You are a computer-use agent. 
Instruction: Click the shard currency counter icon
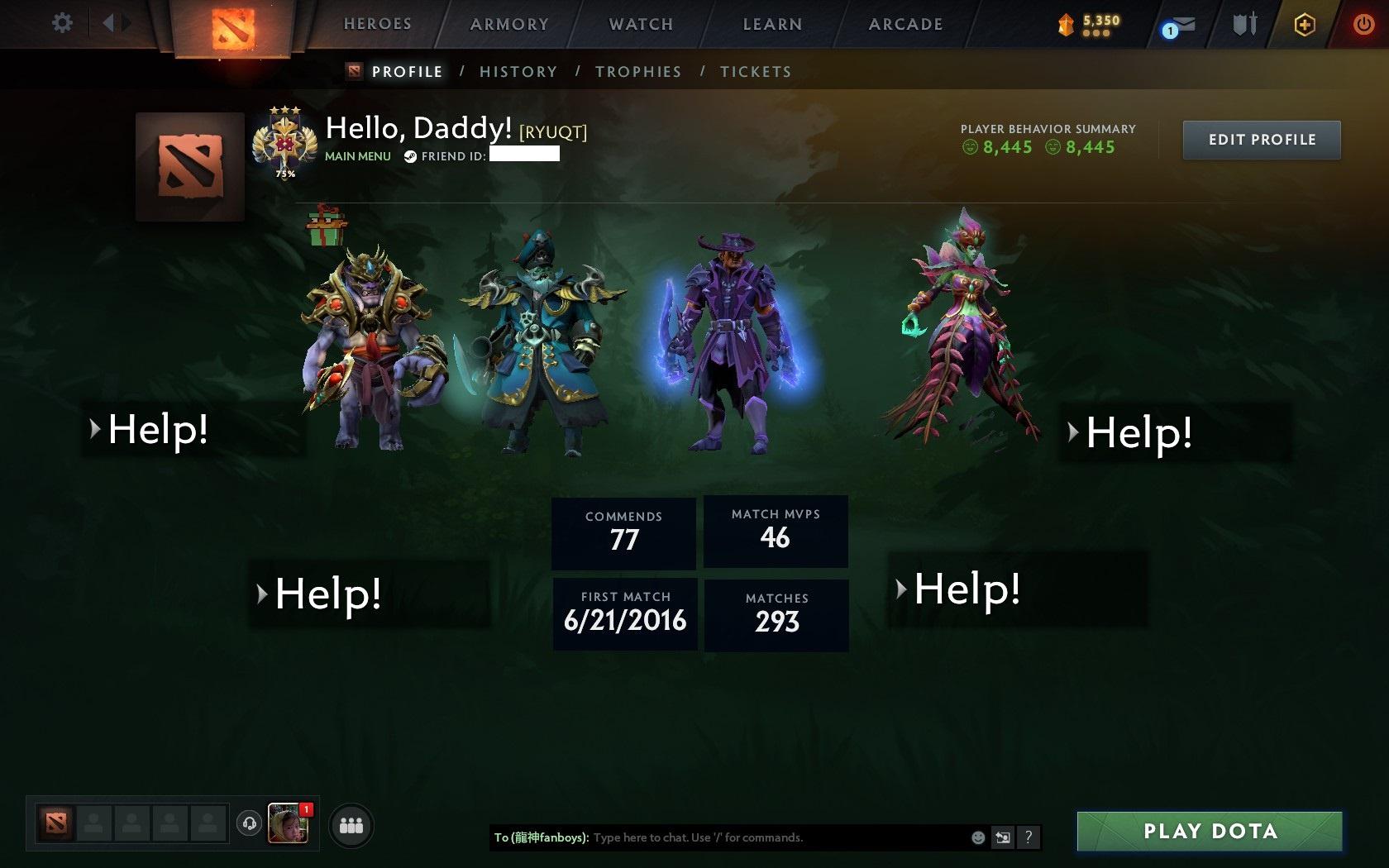pos(1066,26)
